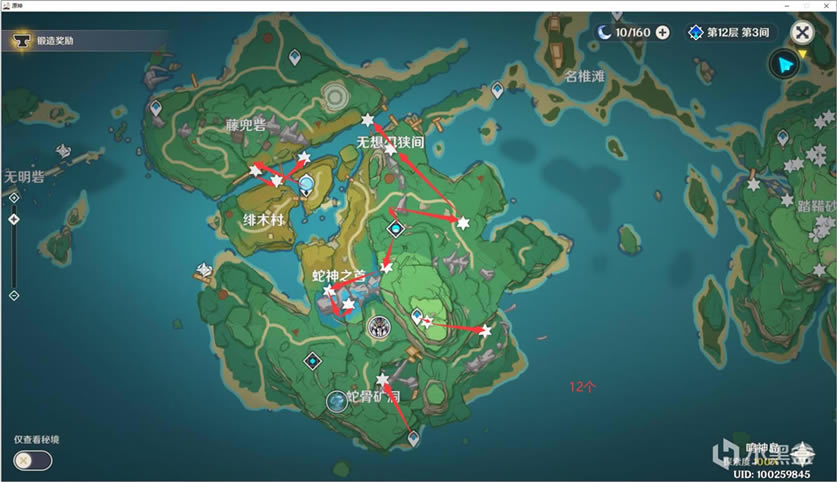Select the Statue of the Seven marker
837x482 pixels.
(307, 184)
